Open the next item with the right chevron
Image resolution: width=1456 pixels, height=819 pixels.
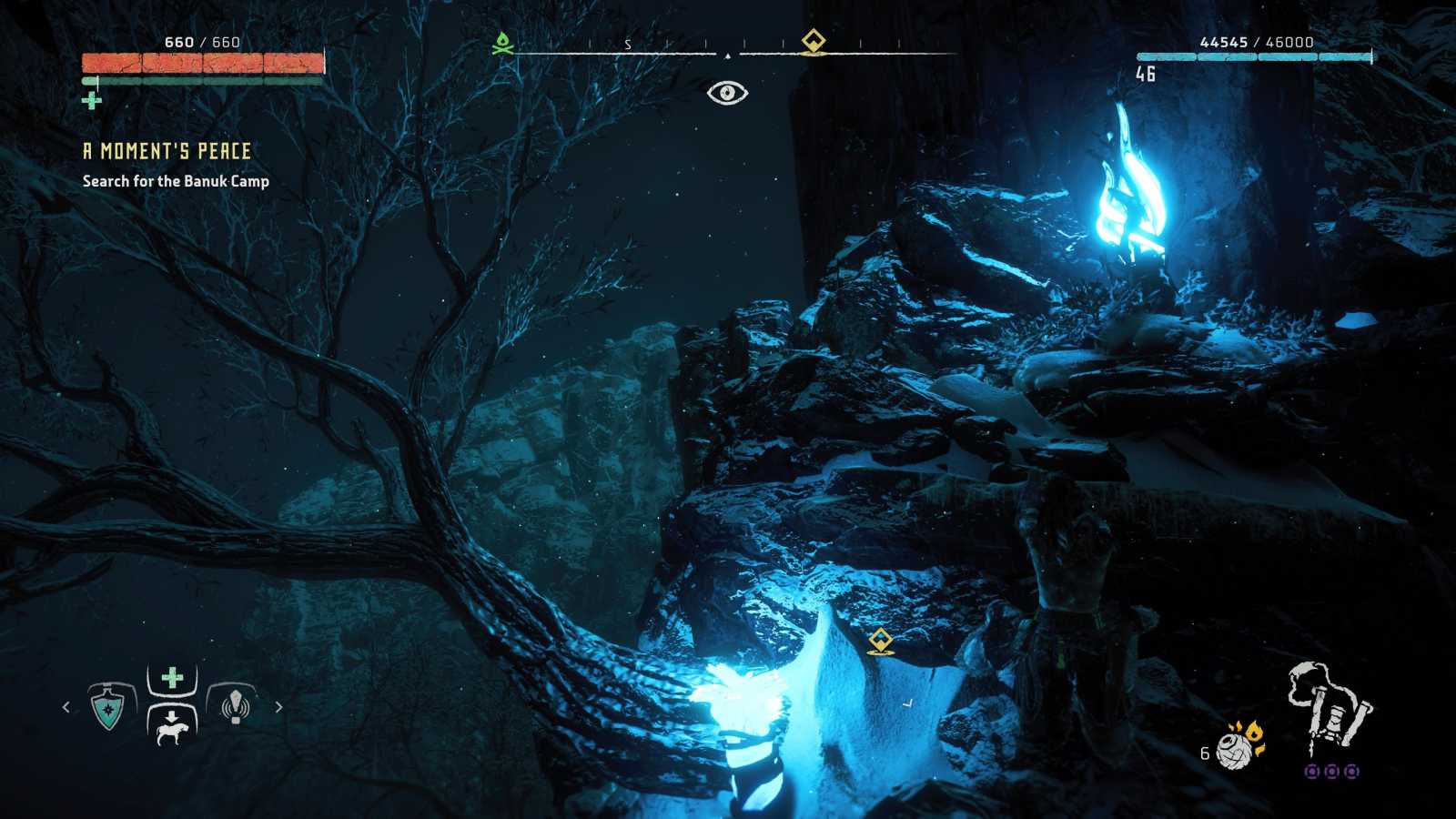(x=279, y=705)
